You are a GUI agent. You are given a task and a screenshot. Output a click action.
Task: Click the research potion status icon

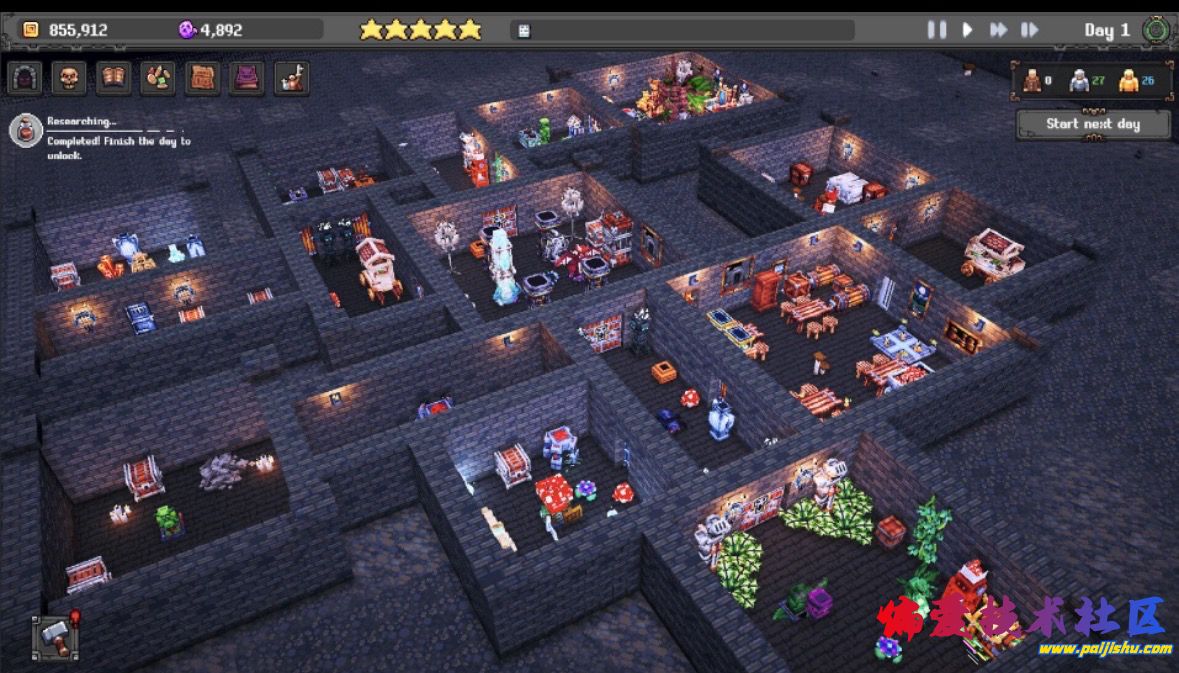coord(26,130)
